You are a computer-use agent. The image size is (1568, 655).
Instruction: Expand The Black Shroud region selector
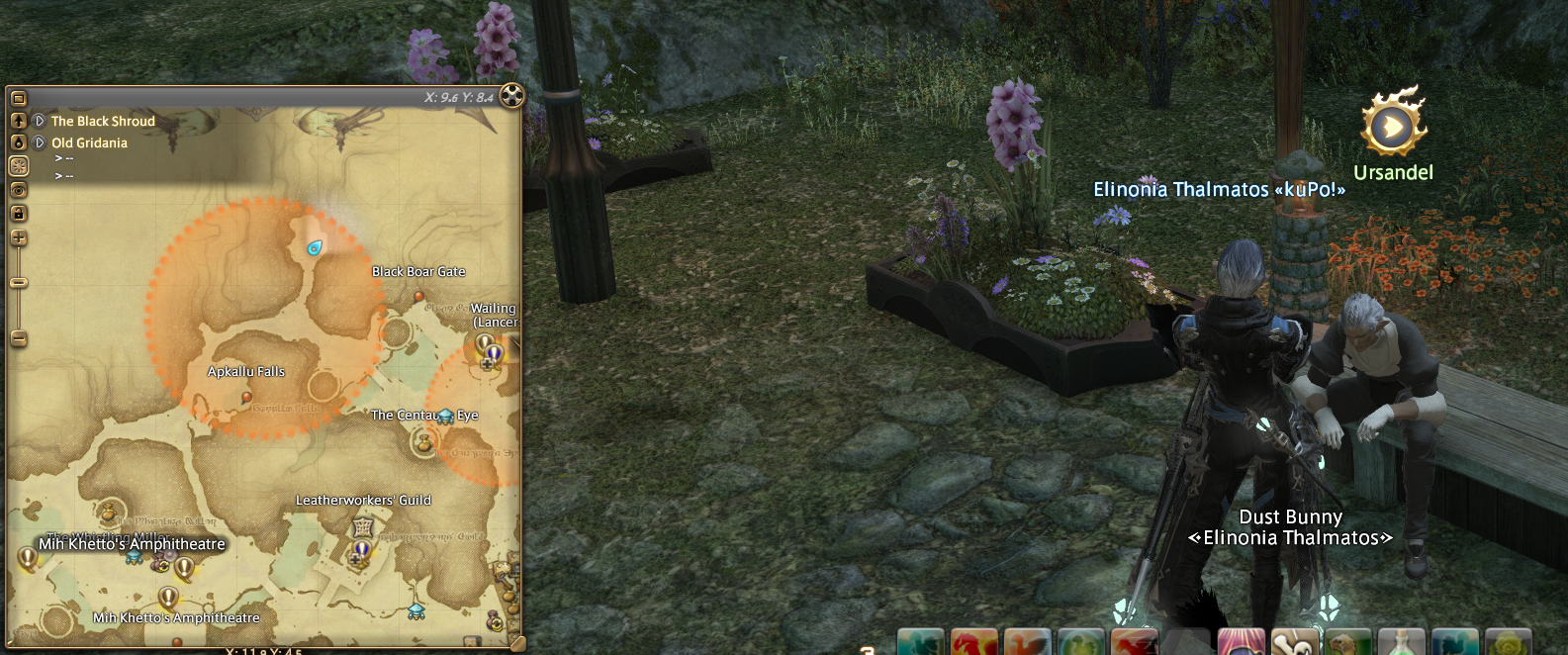[40, 121]
